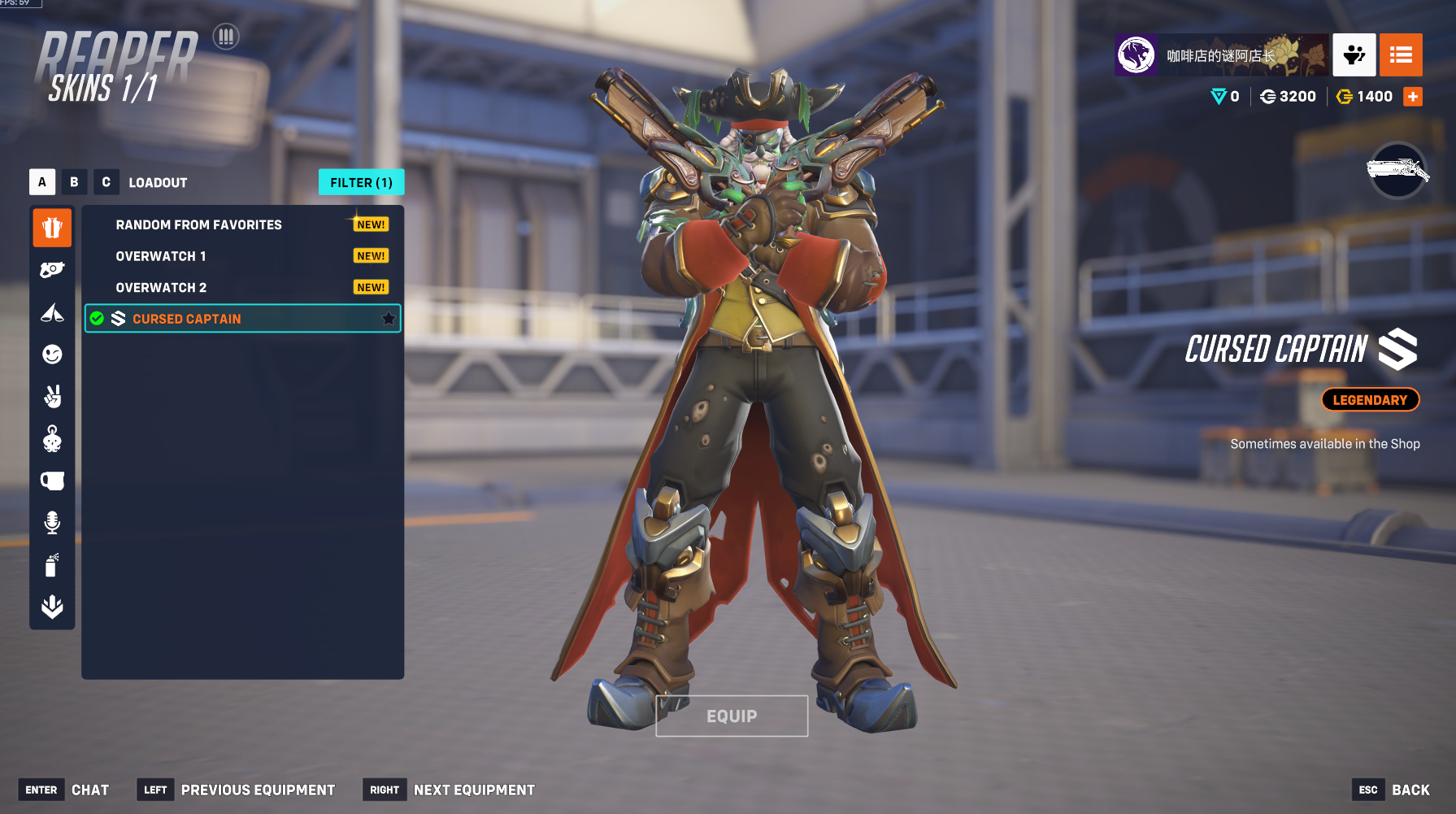Equip the Cursed Captain skin
Screen dimensions: 1456x814
(x=732, y=716)
